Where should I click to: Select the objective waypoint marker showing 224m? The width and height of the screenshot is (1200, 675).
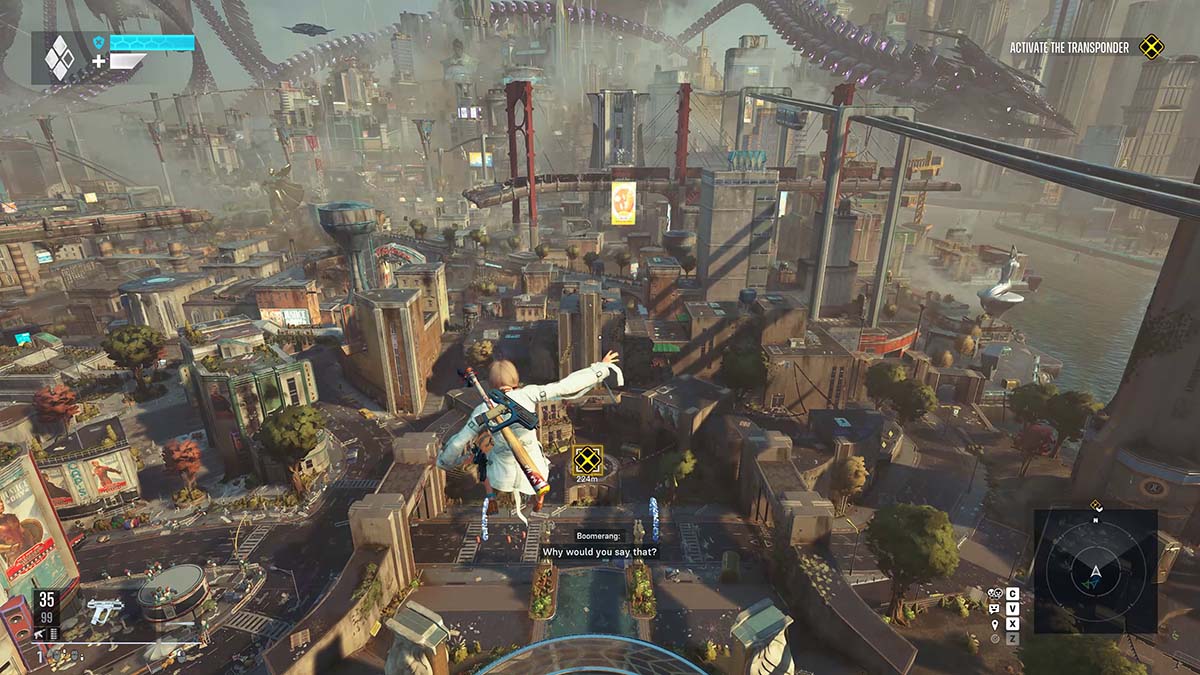tap(585, 460)
